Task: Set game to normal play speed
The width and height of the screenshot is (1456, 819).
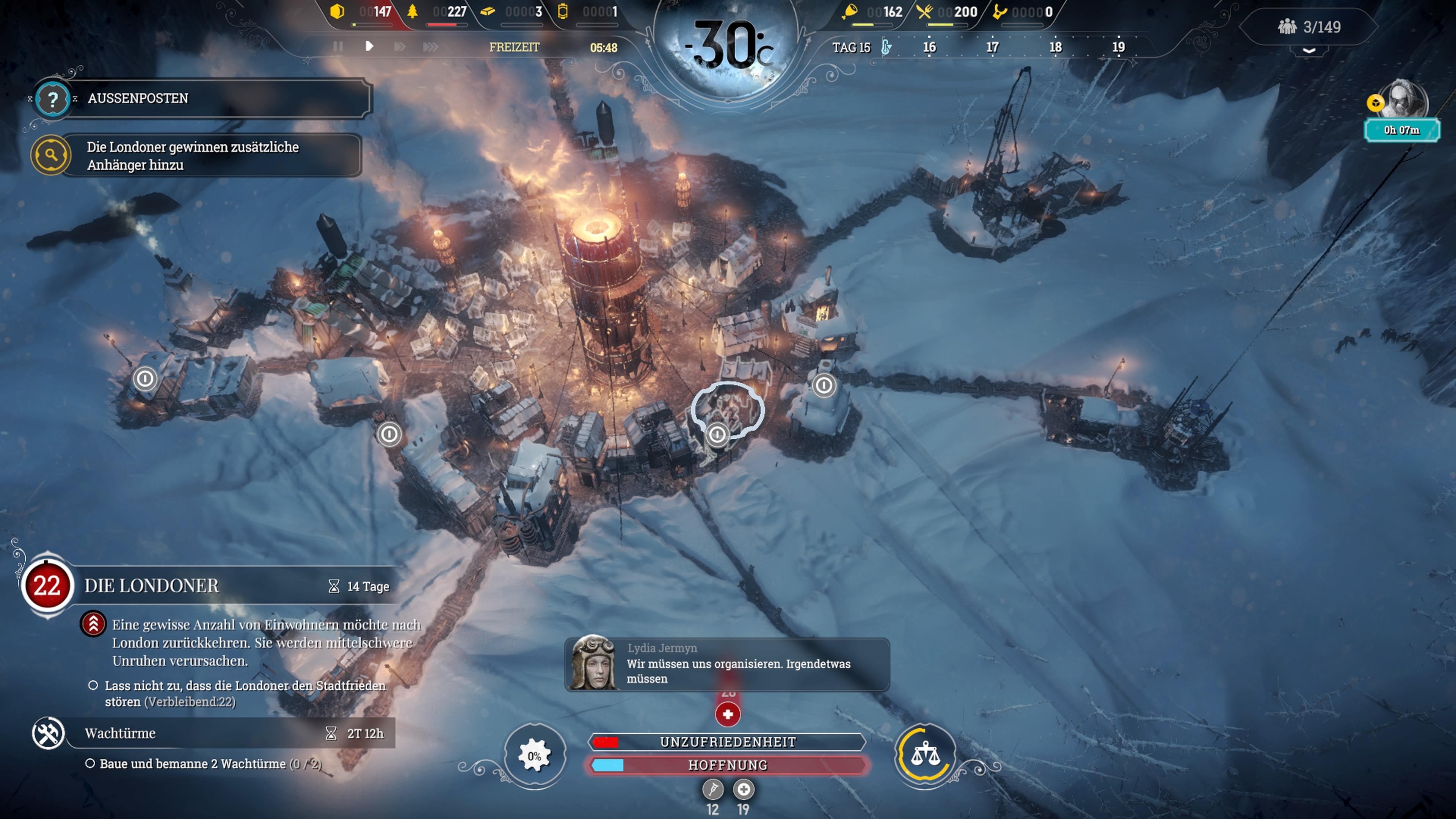Action: click(369, 46)
